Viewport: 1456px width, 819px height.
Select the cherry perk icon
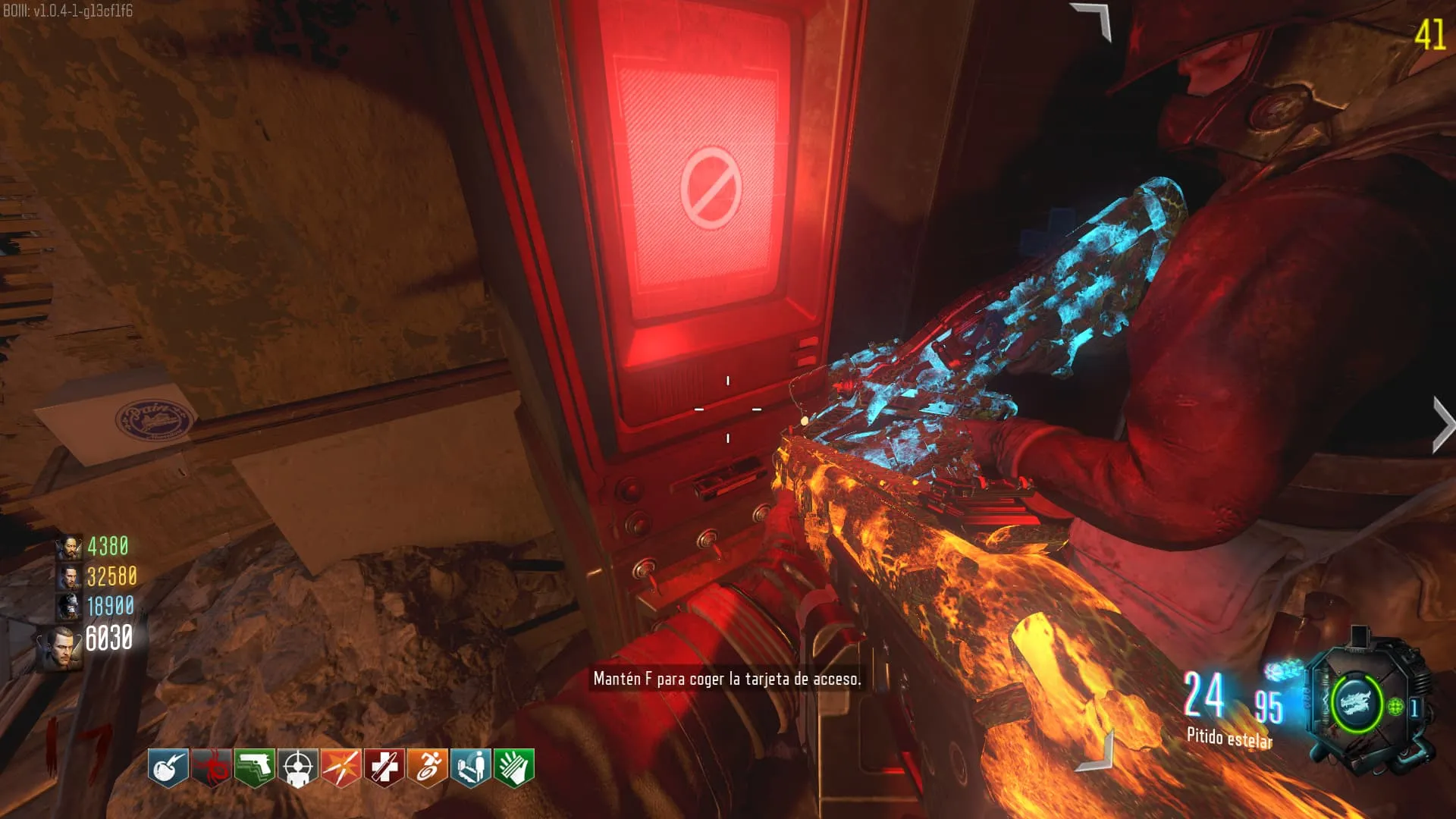(x=168, y=767)
